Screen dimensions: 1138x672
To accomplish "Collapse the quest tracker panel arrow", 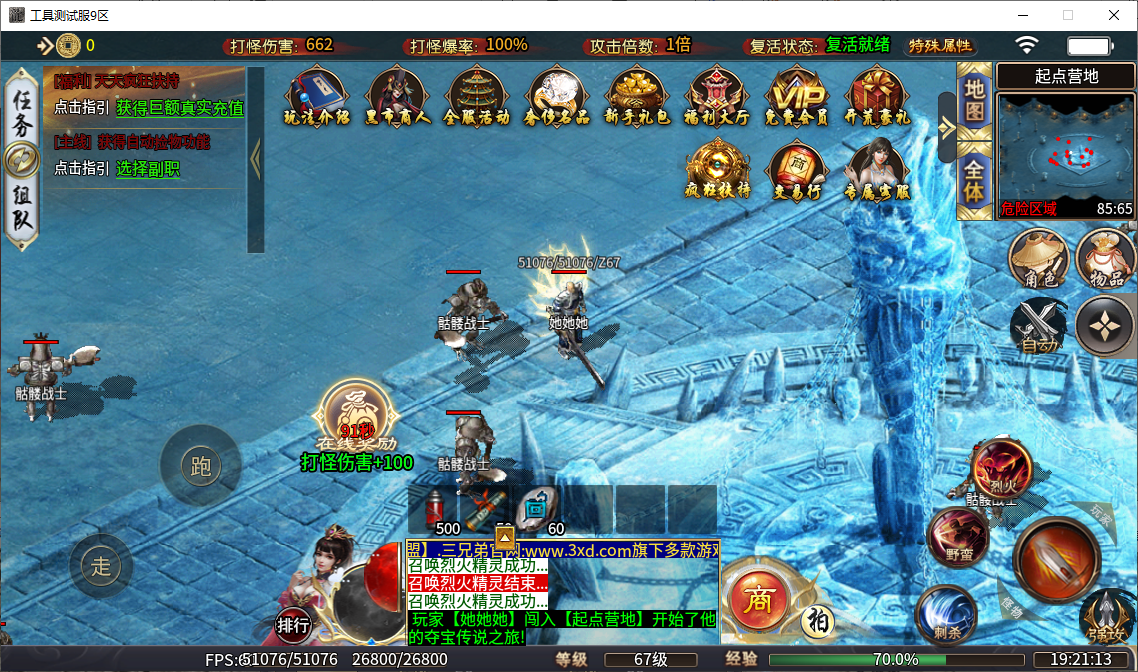I will pyautogui.click(x=255, y=158).
